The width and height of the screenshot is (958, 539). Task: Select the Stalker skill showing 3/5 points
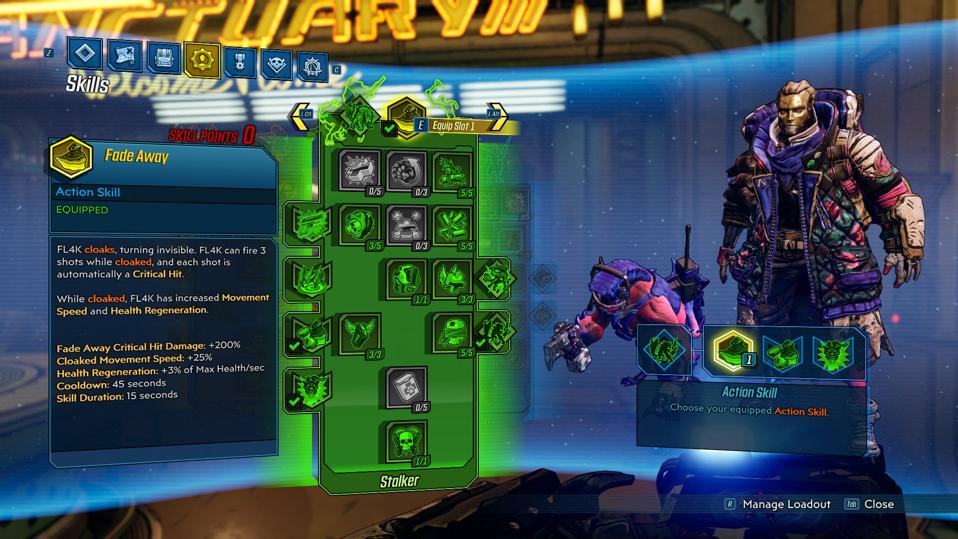point(359,225)
